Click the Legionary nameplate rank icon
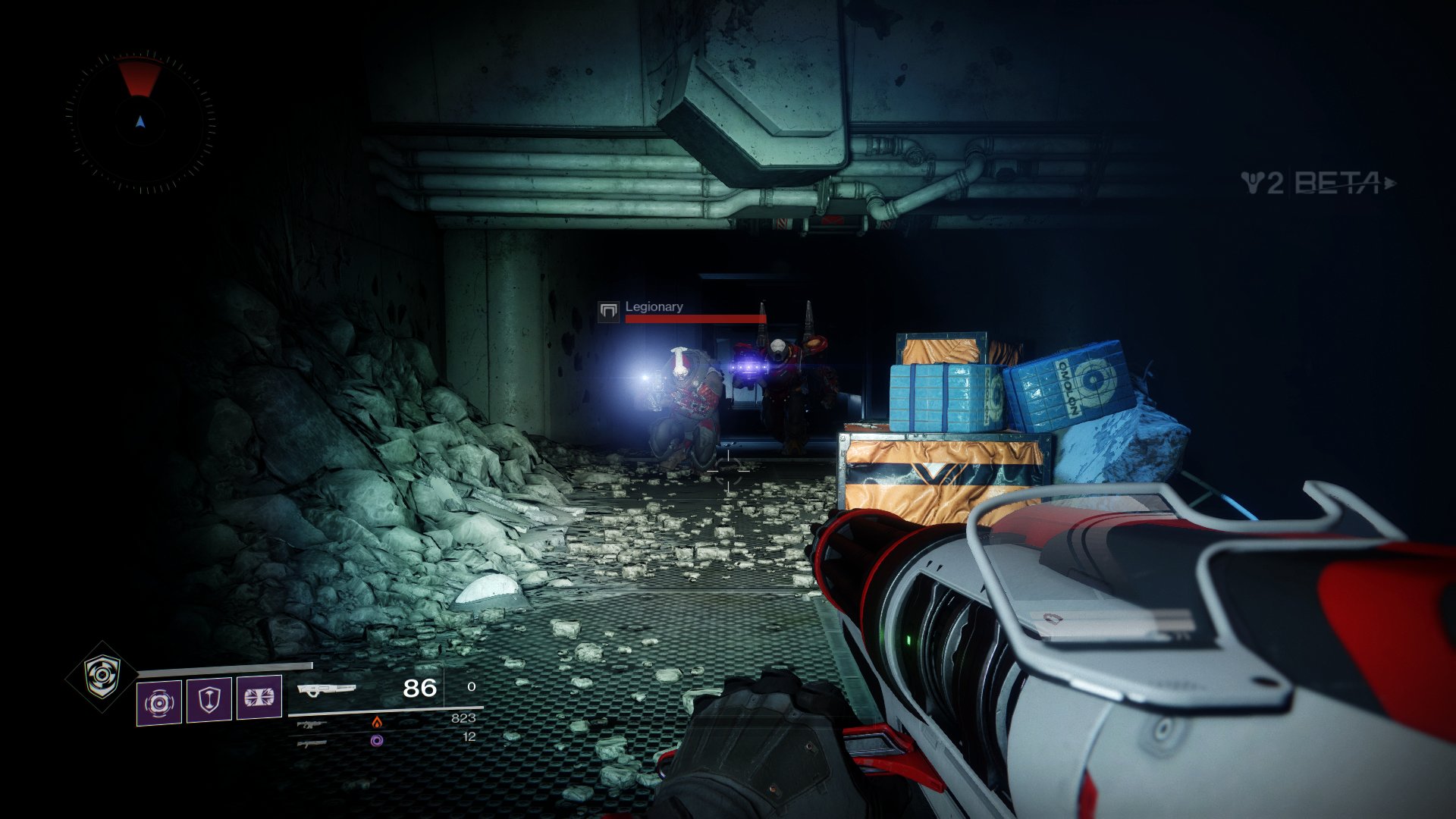Viewport: 1456px width, 819px height. (608, 310)
